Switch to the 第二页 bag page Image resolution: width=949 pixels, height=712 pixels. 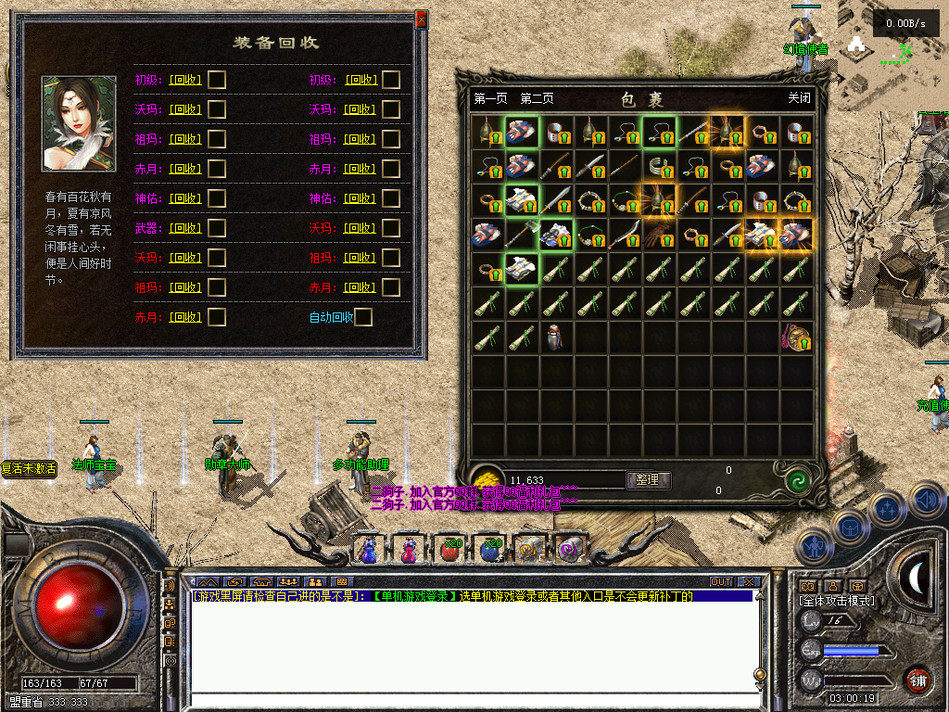[x=537, y=99]
